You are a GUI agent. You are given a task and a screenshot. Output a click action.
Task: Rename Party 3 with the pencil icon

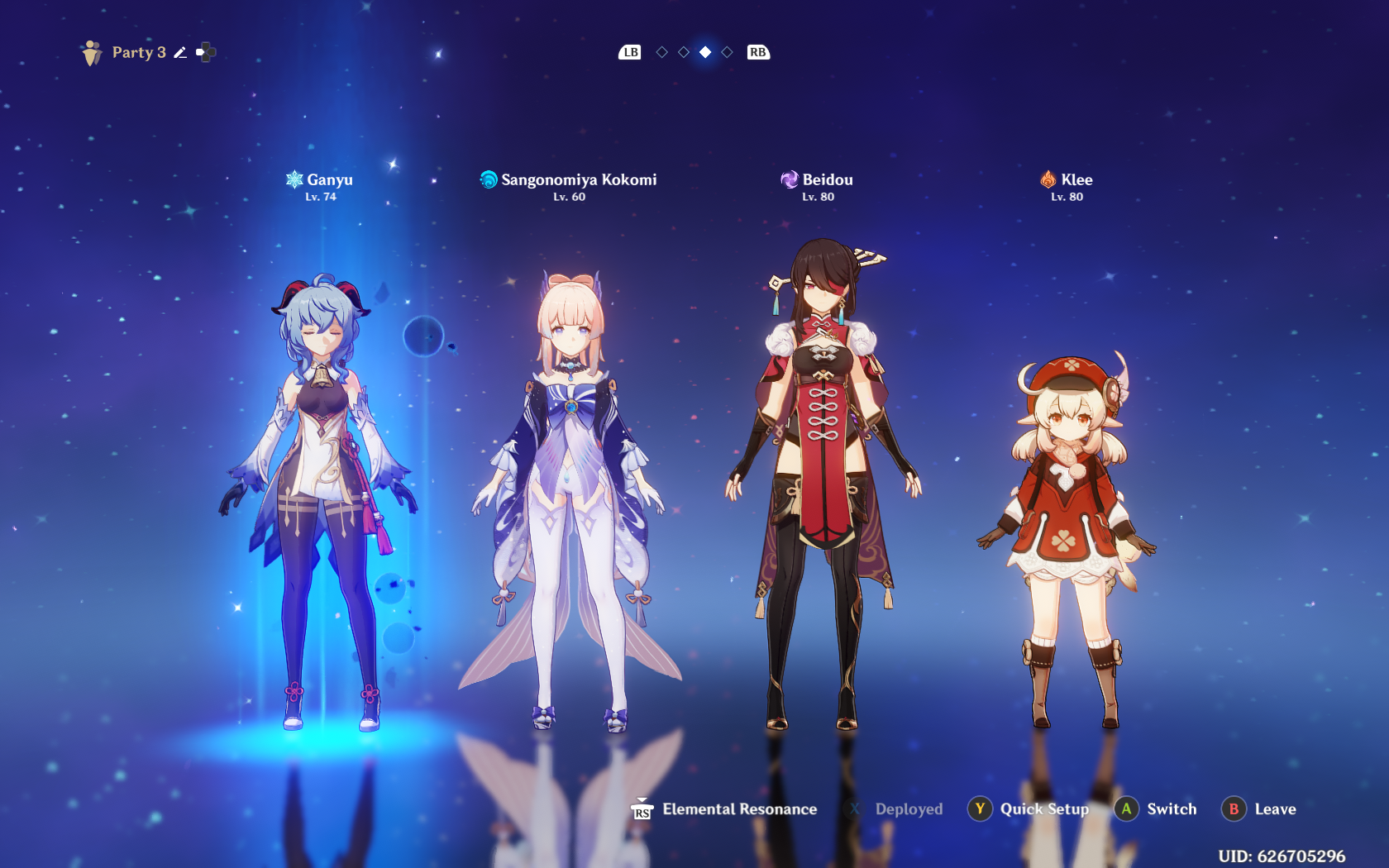(x=180, y=53)
